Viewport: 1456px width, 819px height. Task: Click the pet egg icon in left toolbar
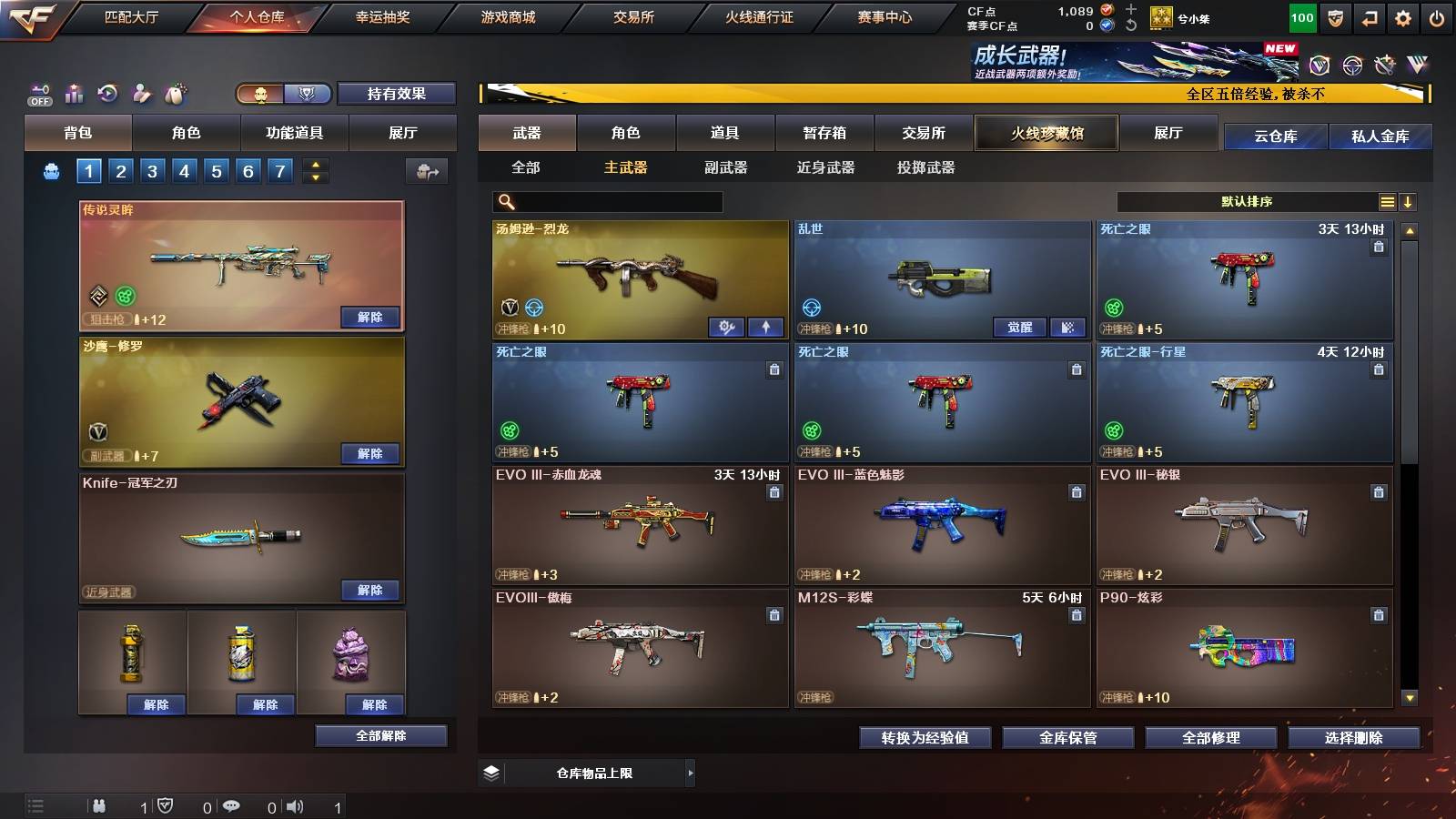pos(173,93)
